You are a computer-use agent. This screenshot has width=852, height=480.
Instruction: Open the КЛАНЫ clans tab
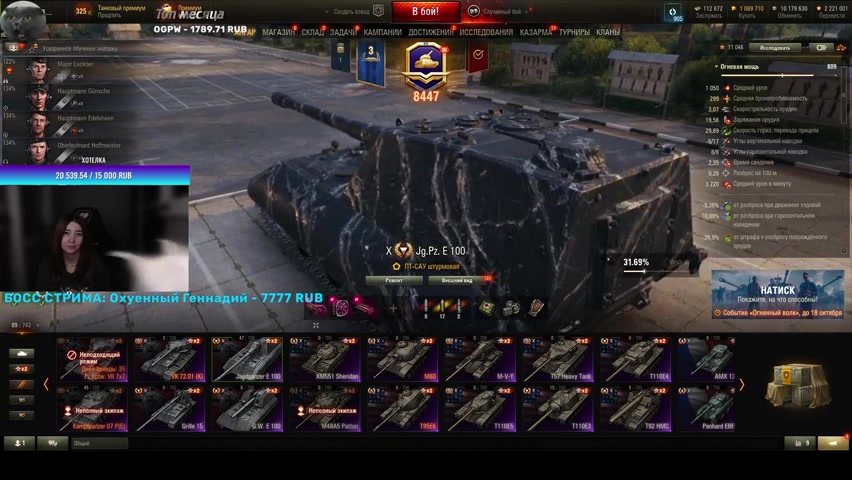click(608, 32)
